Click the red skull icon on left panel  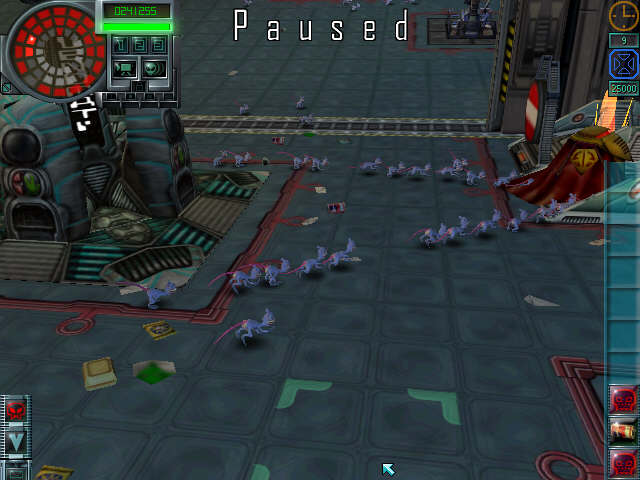17,409
